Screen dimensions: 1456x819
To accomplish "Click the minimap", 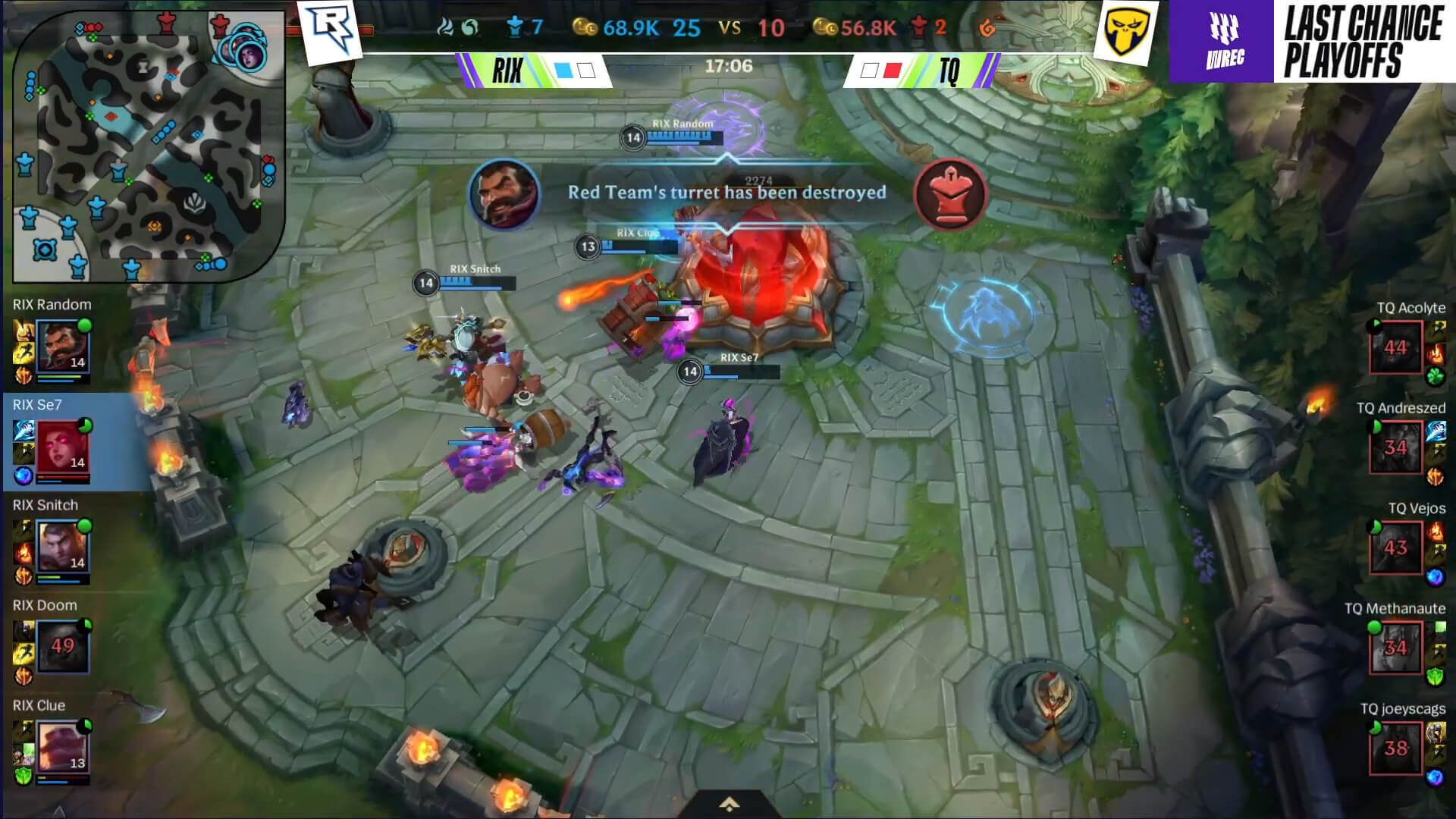I will (x=149, y=146).
